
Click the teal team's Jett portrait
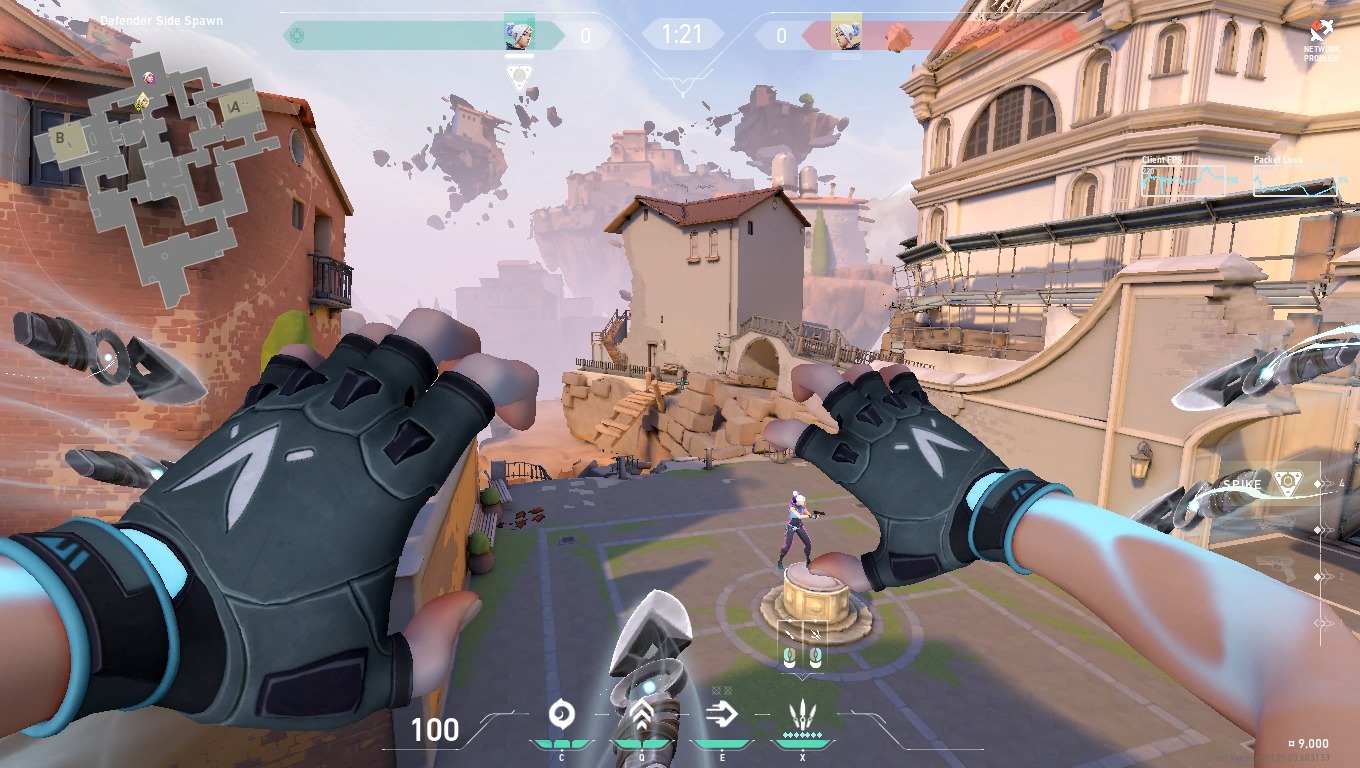coord(519,34)
